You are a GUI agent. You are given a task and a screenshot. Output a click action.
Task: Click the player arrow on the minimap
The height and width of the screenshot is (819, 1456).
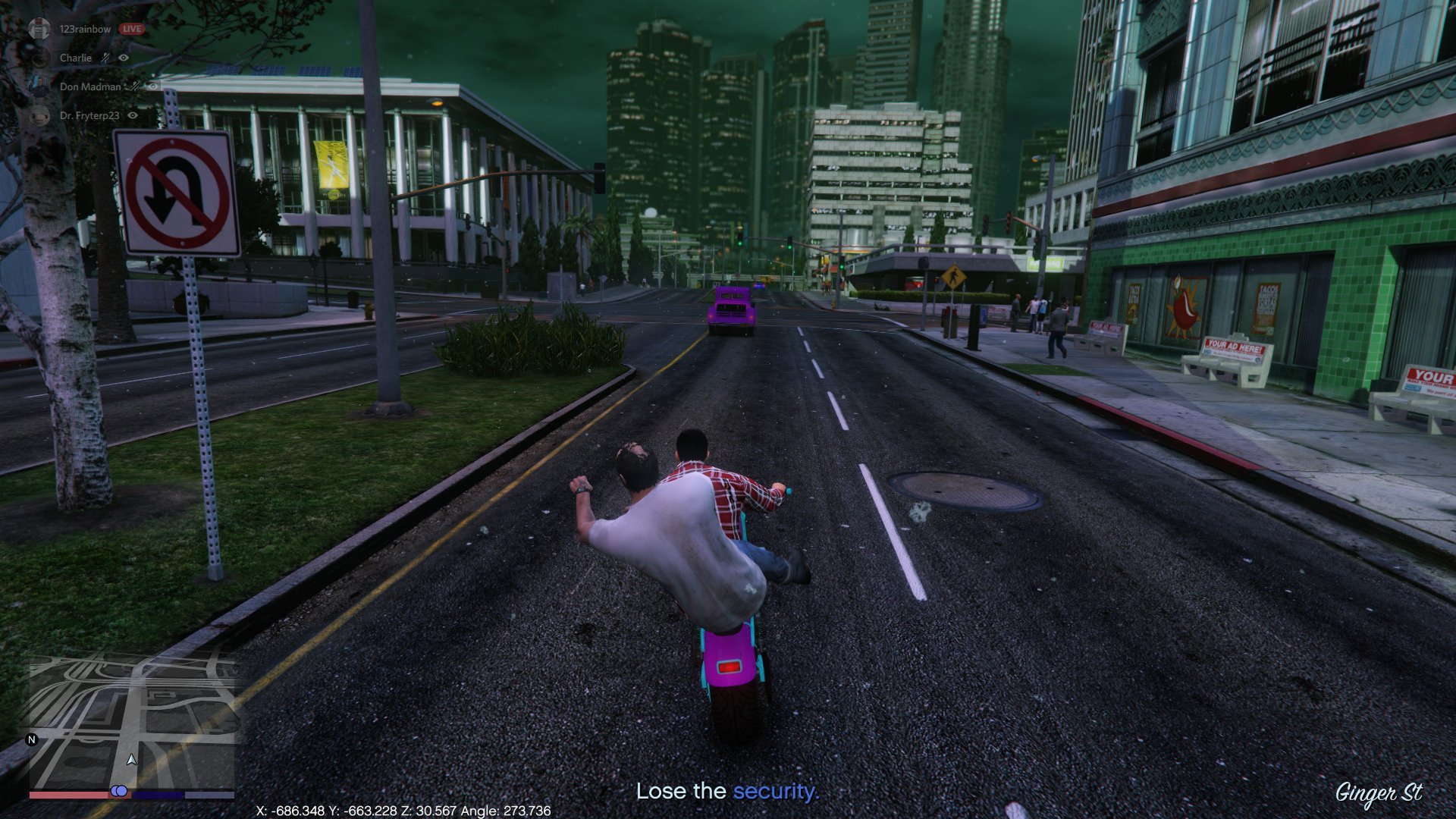coord(132,758)
